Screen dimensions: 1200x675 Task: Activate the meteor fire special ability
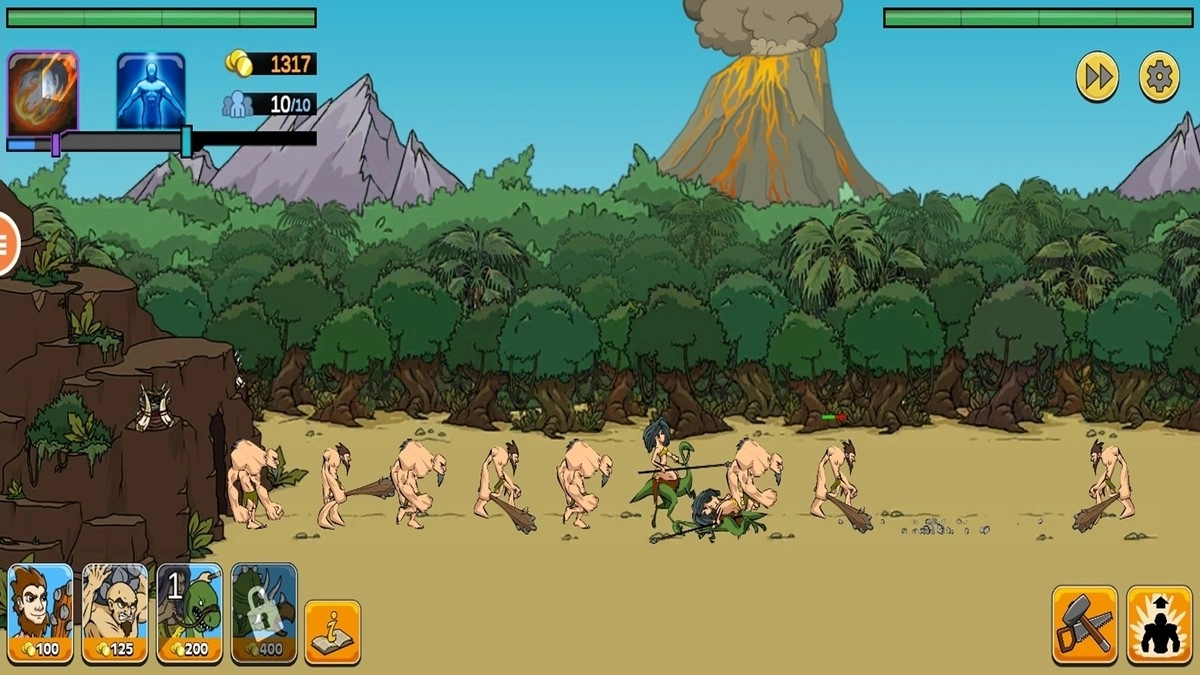[x=42, y=92]
